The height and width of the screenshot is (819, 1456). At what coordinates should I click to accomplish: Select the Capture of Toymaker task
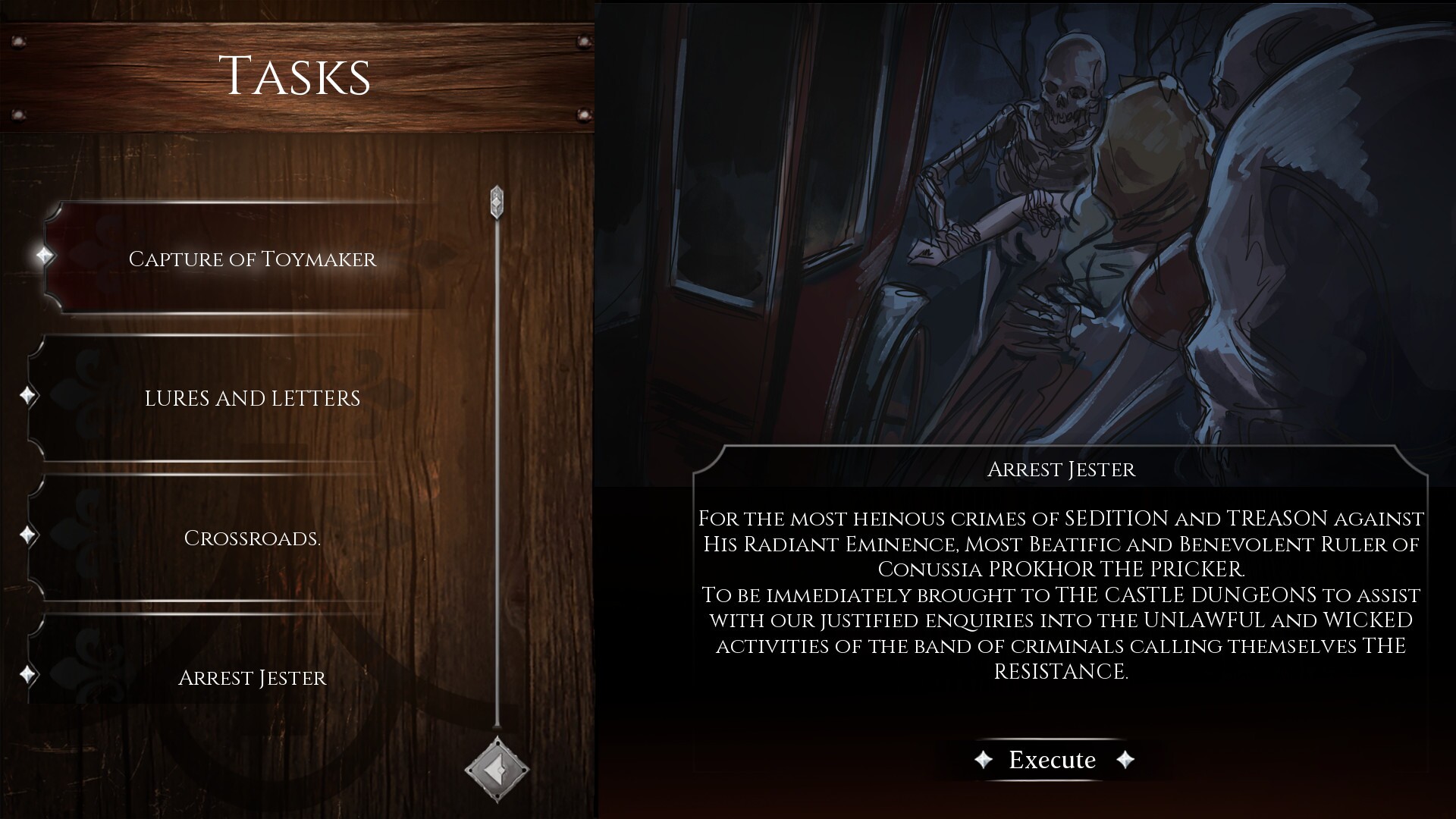pos(253,258)
